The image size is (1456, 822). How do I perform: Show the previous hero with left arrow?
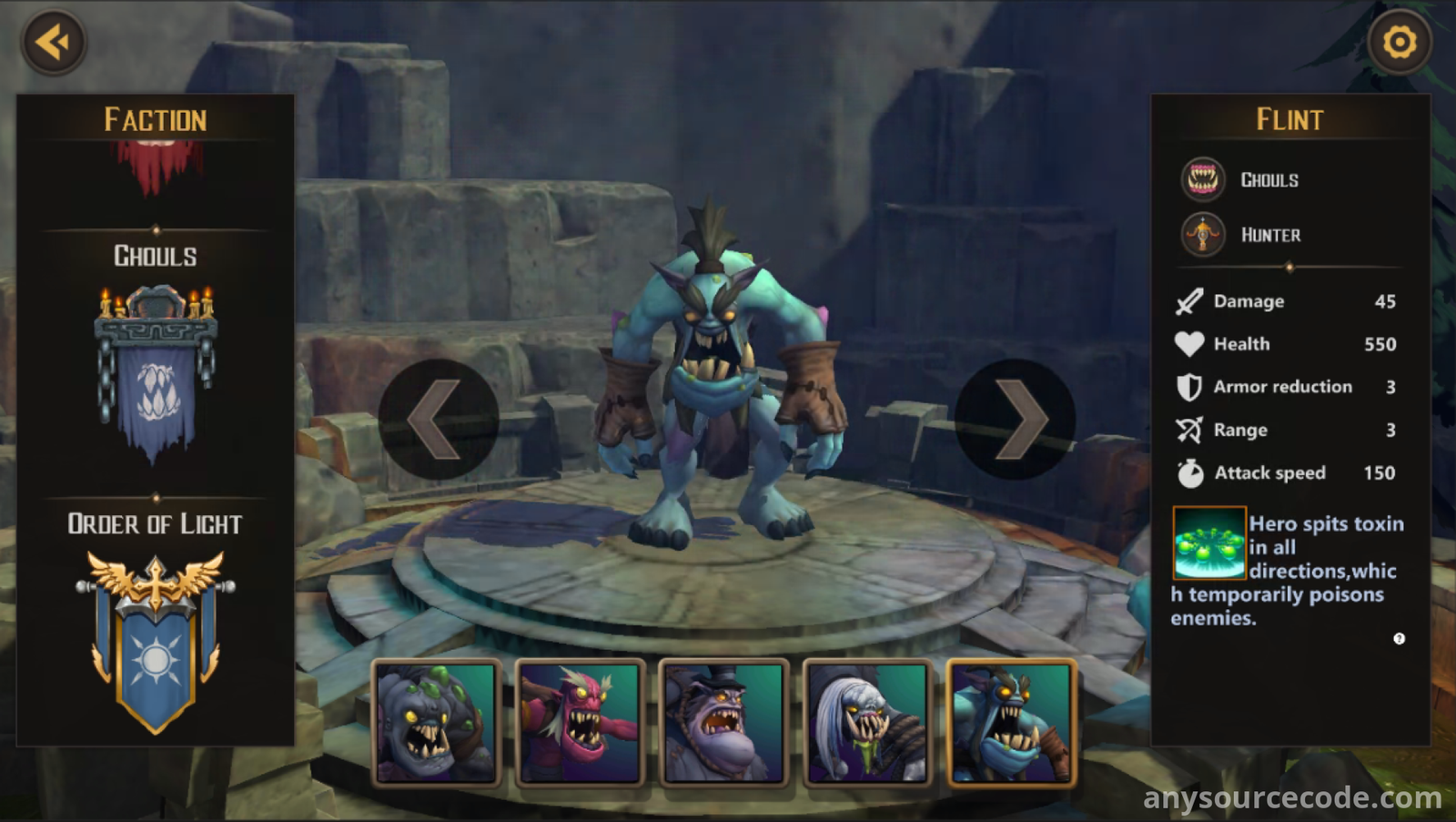(438, 420)
